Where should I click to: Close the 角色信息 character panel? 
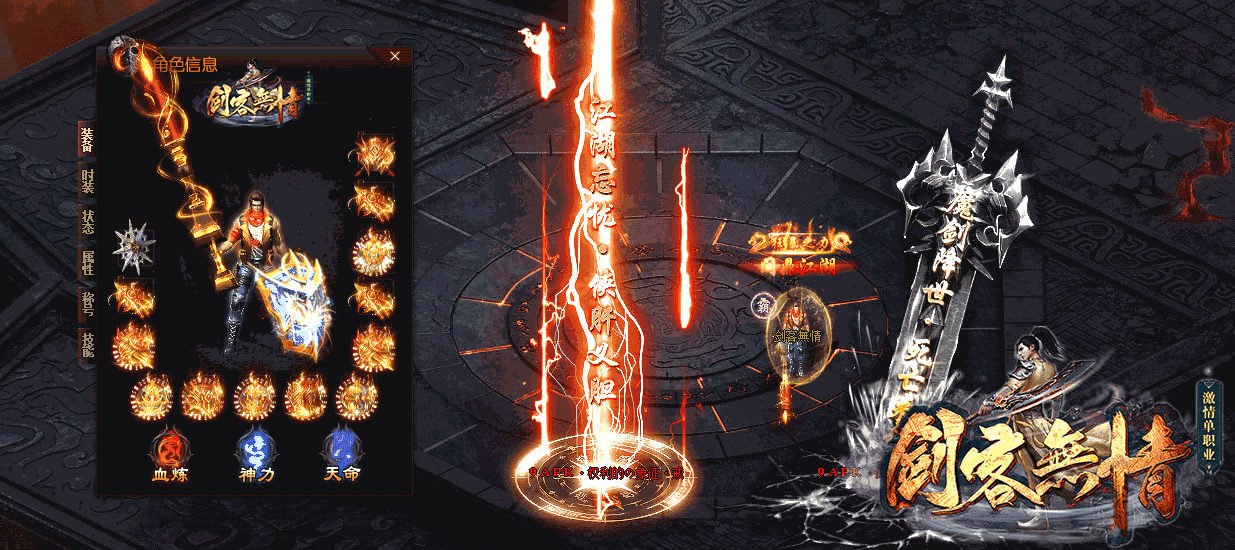tap(395, 57)
